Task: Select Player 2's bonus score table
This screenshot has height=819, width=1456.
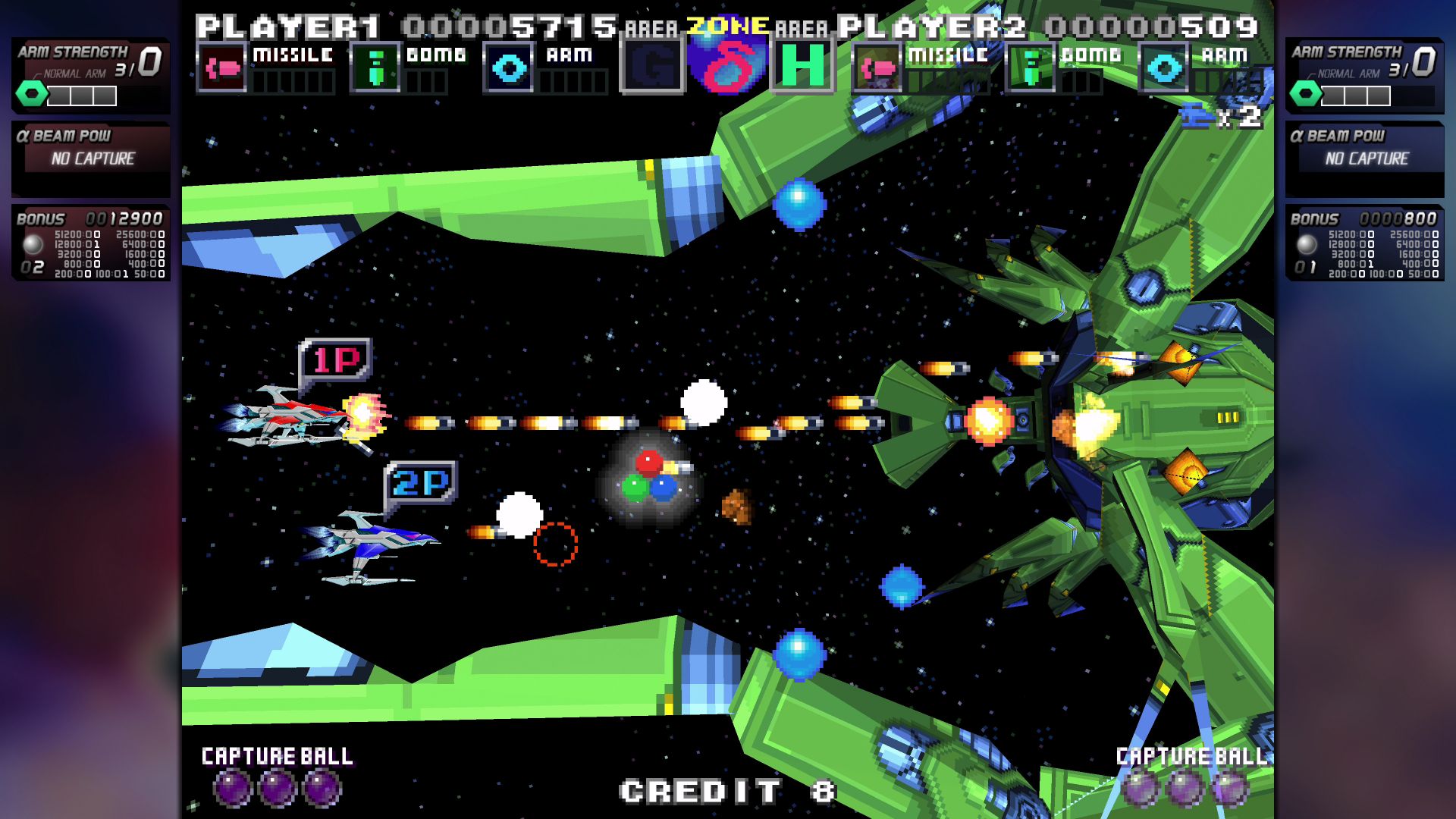Action: [x=1365, y=244]
